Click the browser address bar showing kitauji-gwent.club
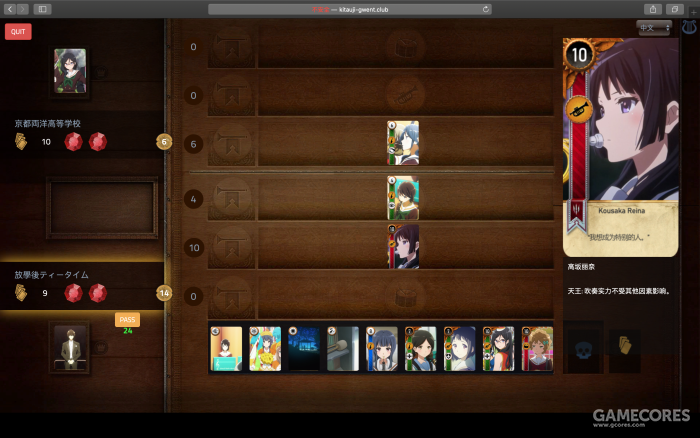The height and width of the screenshot is (438, 700). 350,9
